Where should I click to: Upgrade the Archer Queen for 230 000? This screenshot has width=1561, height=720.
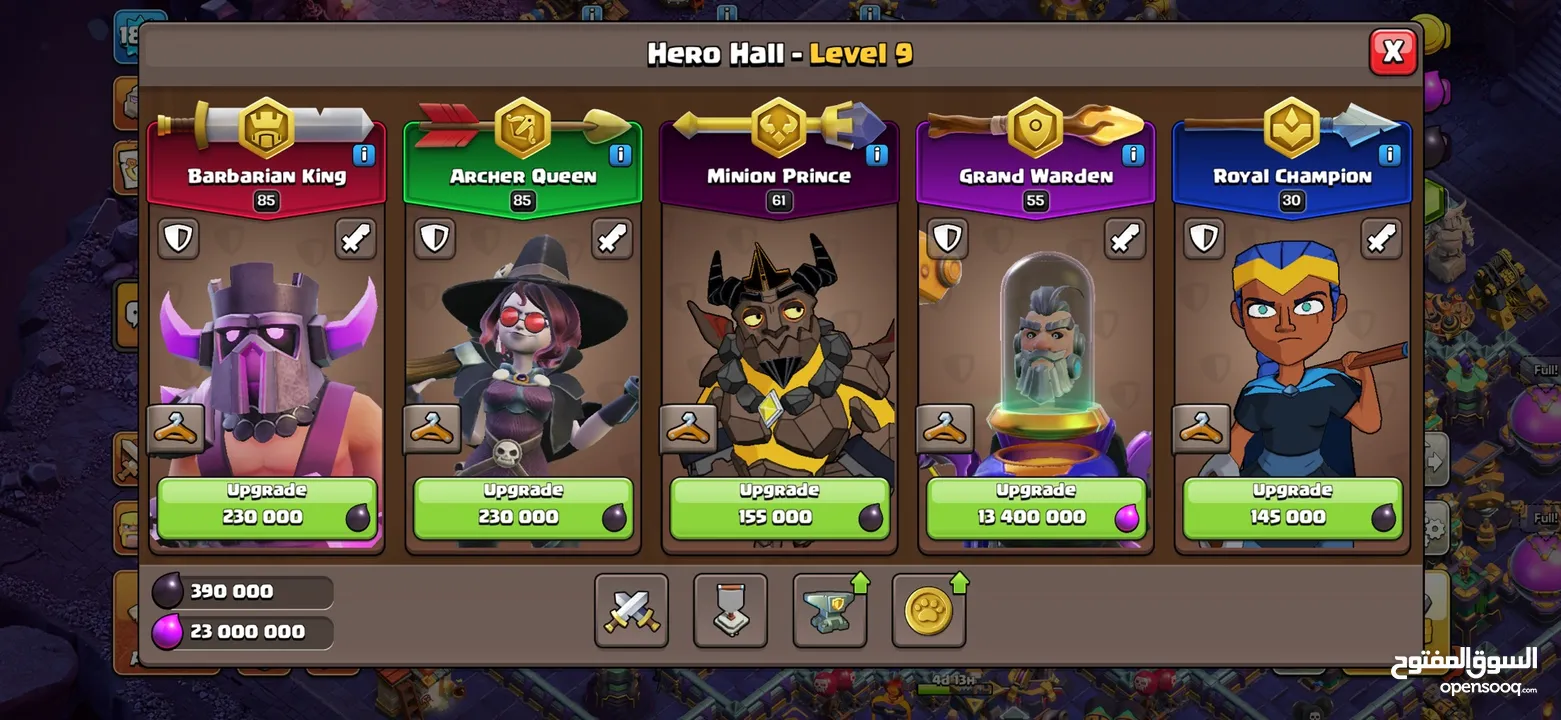click(522, 508)
